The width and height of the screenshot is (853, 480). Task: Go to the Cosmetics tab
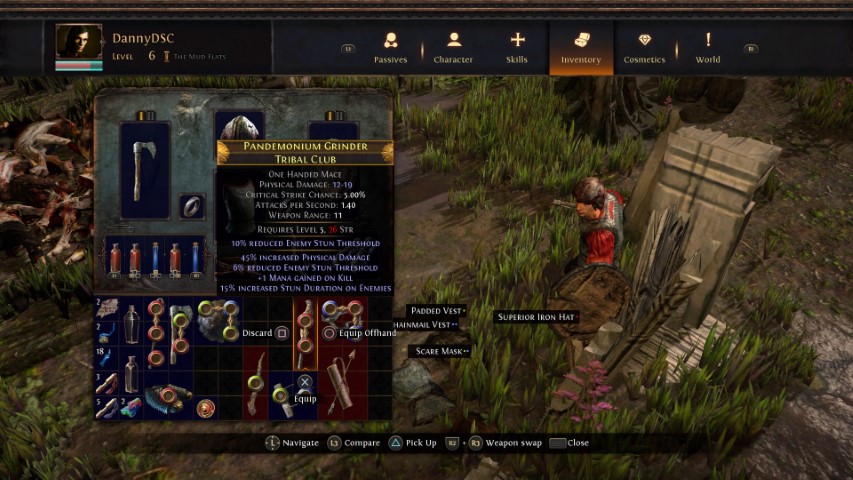coord(644,47)
